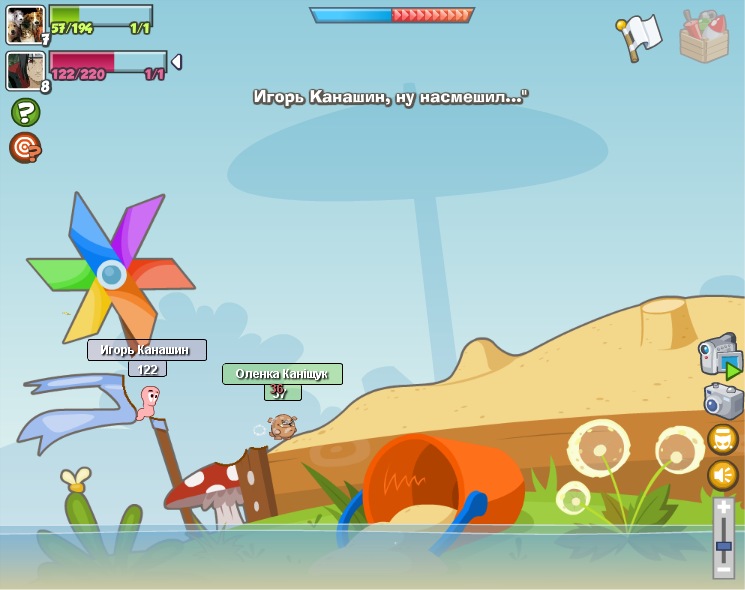This screenshot has width=745, height=590.
Task: Take a screenshot with the photo camera
Action: click(723, 401)
